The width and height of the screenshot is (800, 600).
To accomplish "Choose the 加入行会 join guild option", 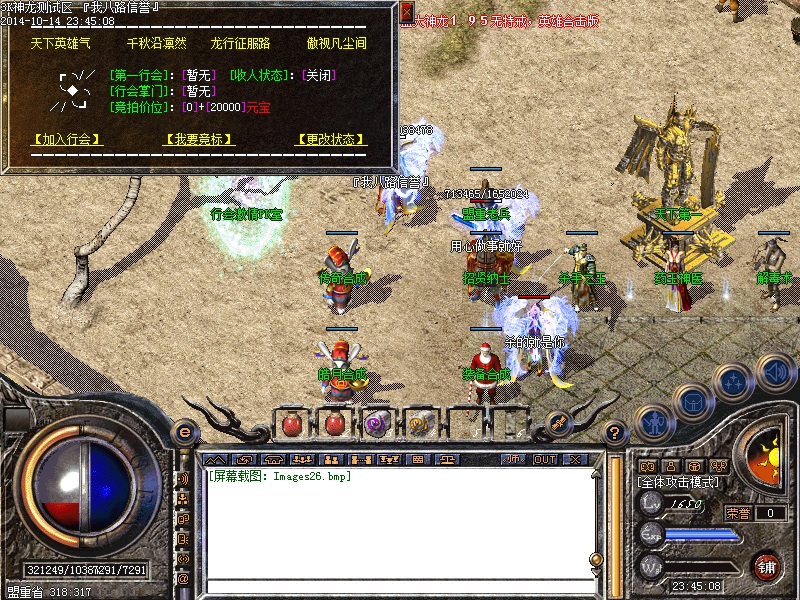I will [68, 140].
